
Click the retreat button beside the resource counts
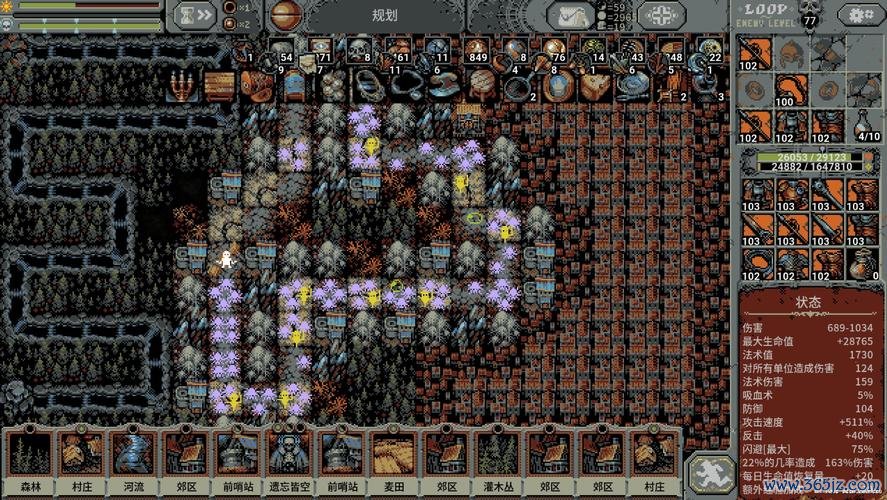click(x=661, y=15)
